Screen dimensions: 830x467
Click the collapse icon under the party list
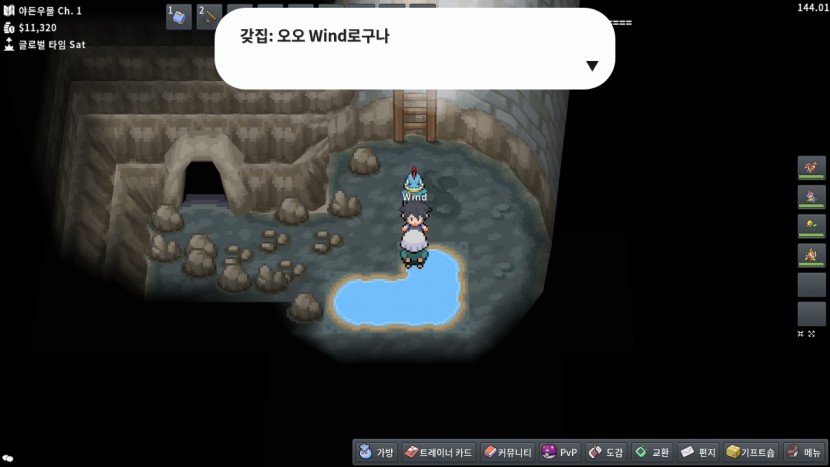point(802,334)
